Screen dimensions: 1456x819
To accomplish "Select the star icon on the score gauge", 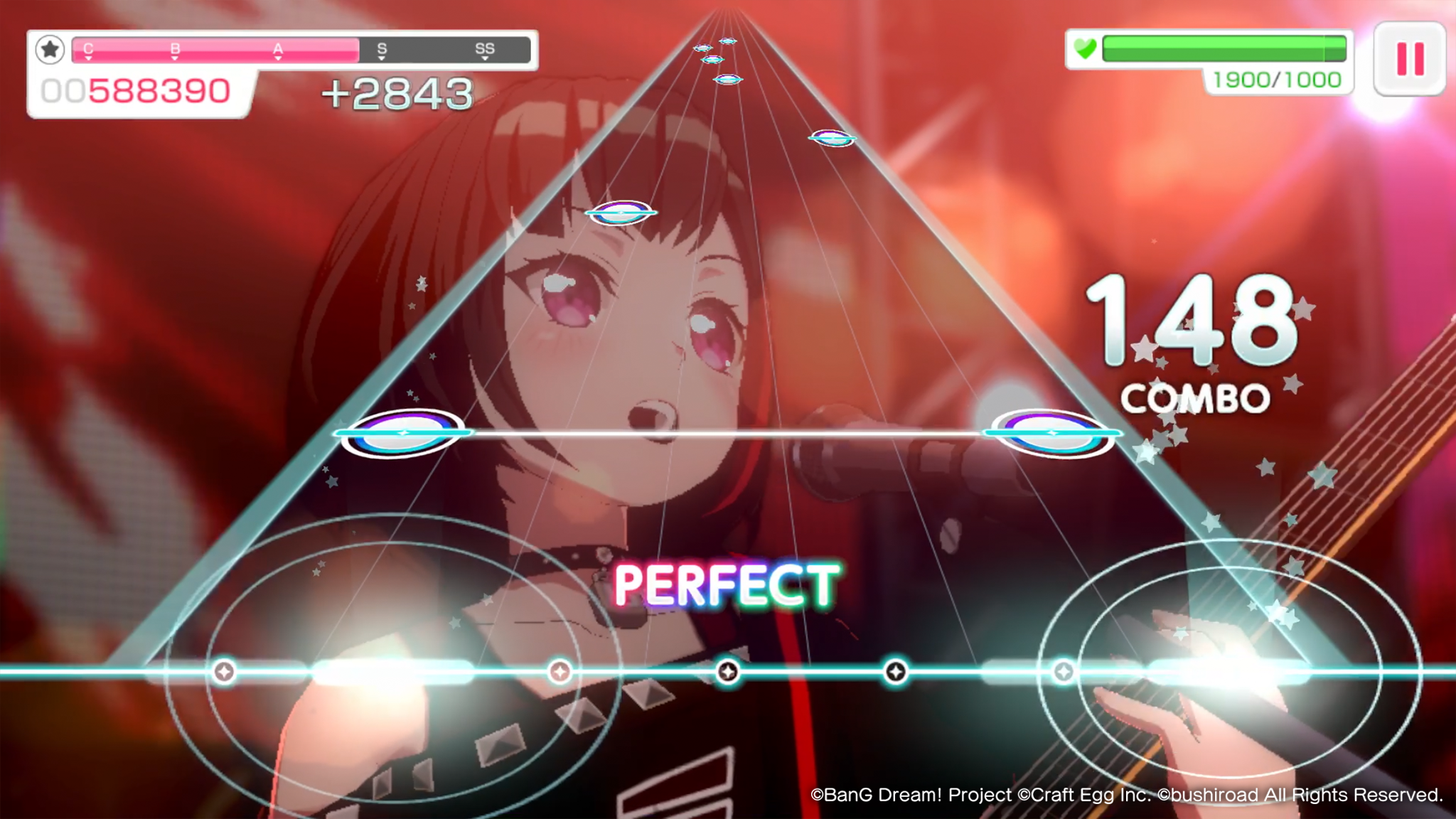I will [x=48, y=50].
